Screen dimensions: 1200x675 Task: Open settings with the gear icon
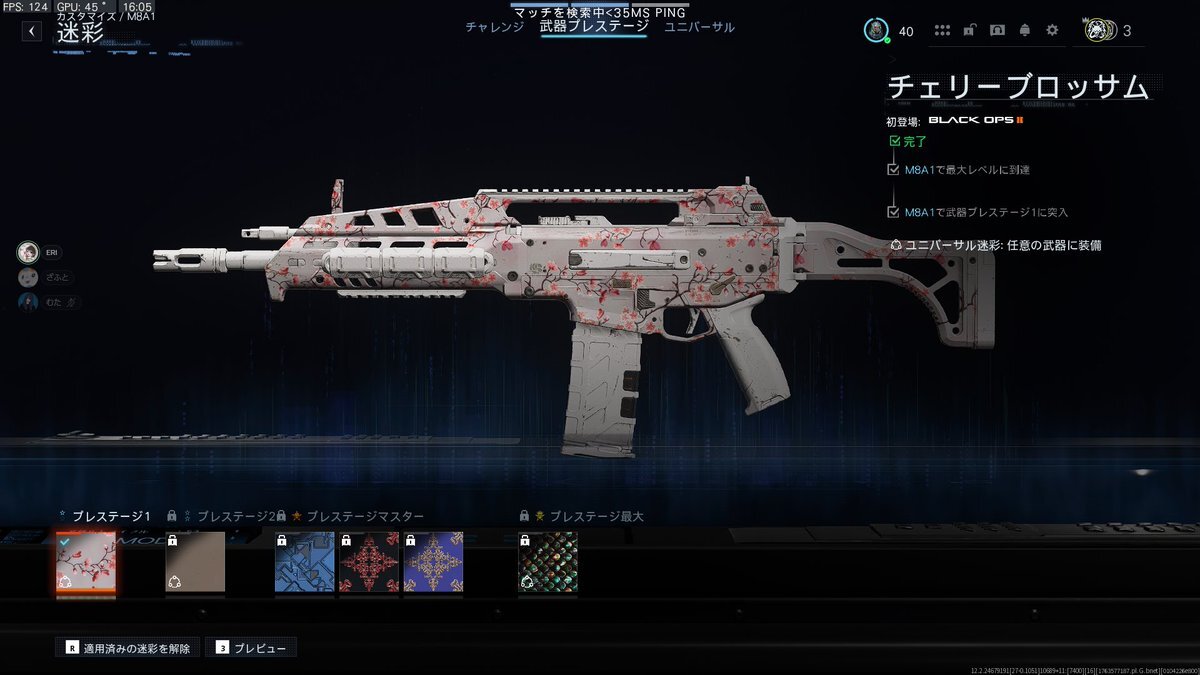(x=1052, y=30)
